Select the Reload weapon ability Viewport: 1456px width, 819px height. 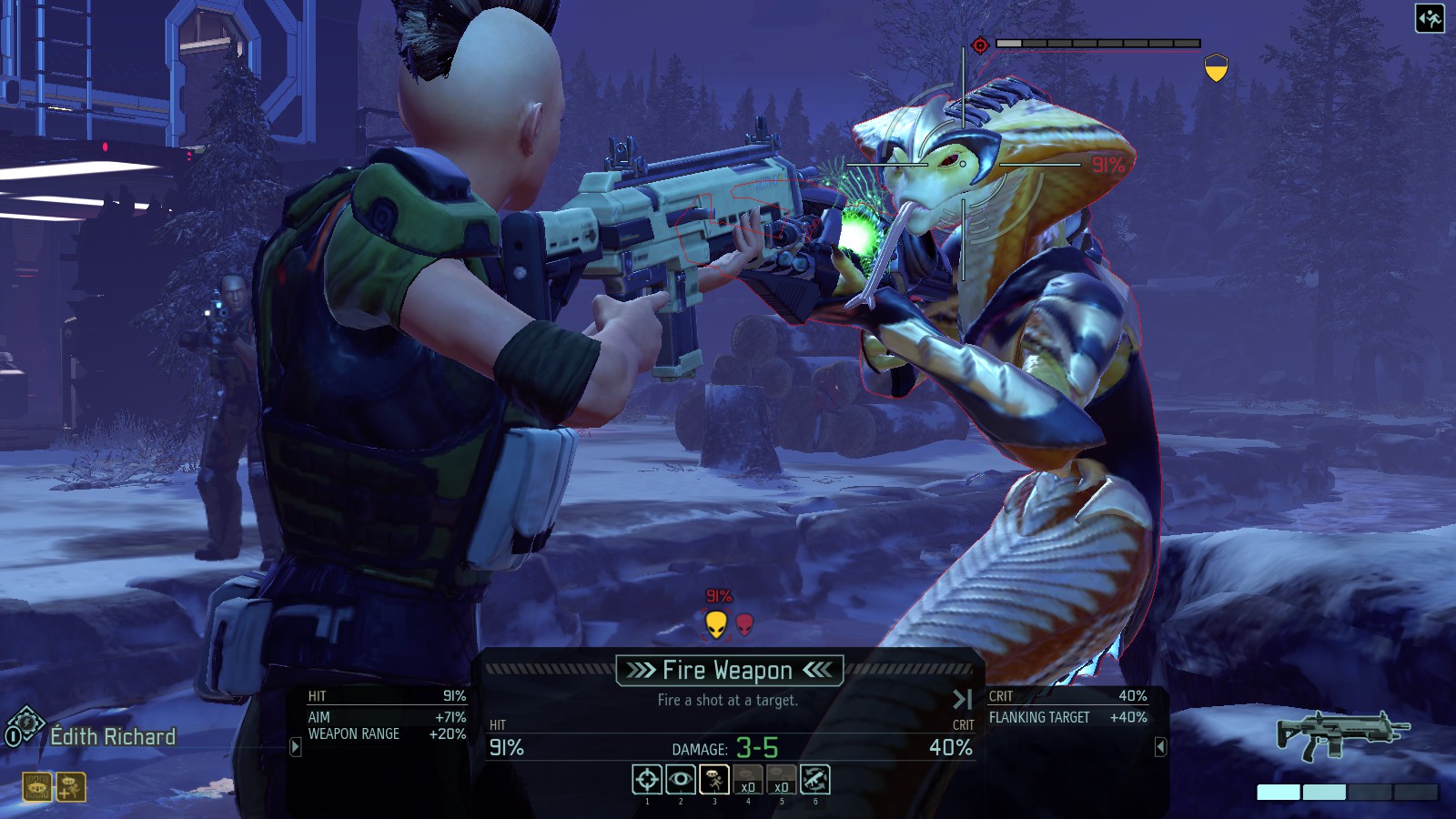pyautogui.click(x=815, y=780)
